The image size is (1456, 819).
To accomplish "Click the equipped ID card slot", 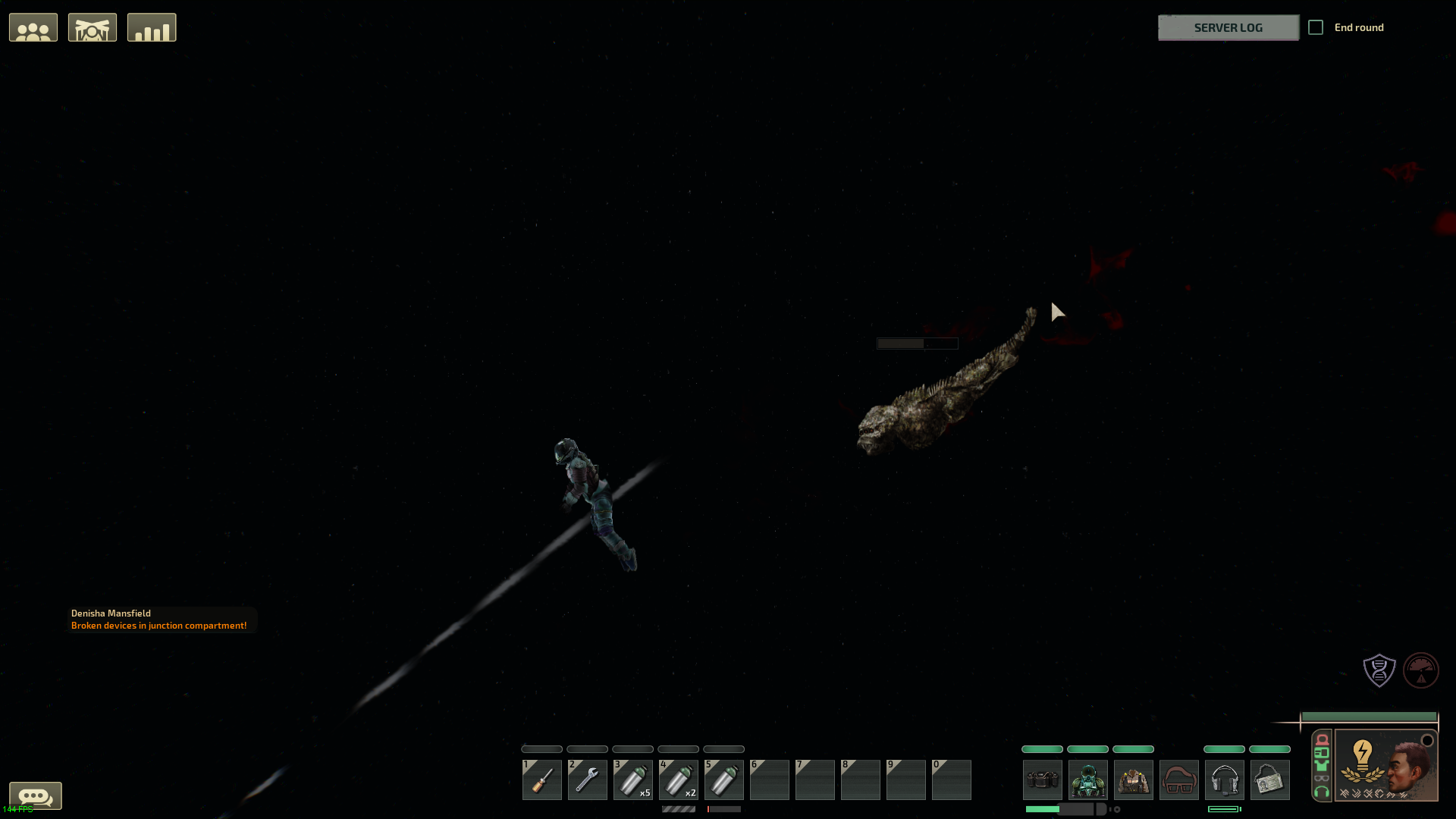I will tap(1270, 780).
